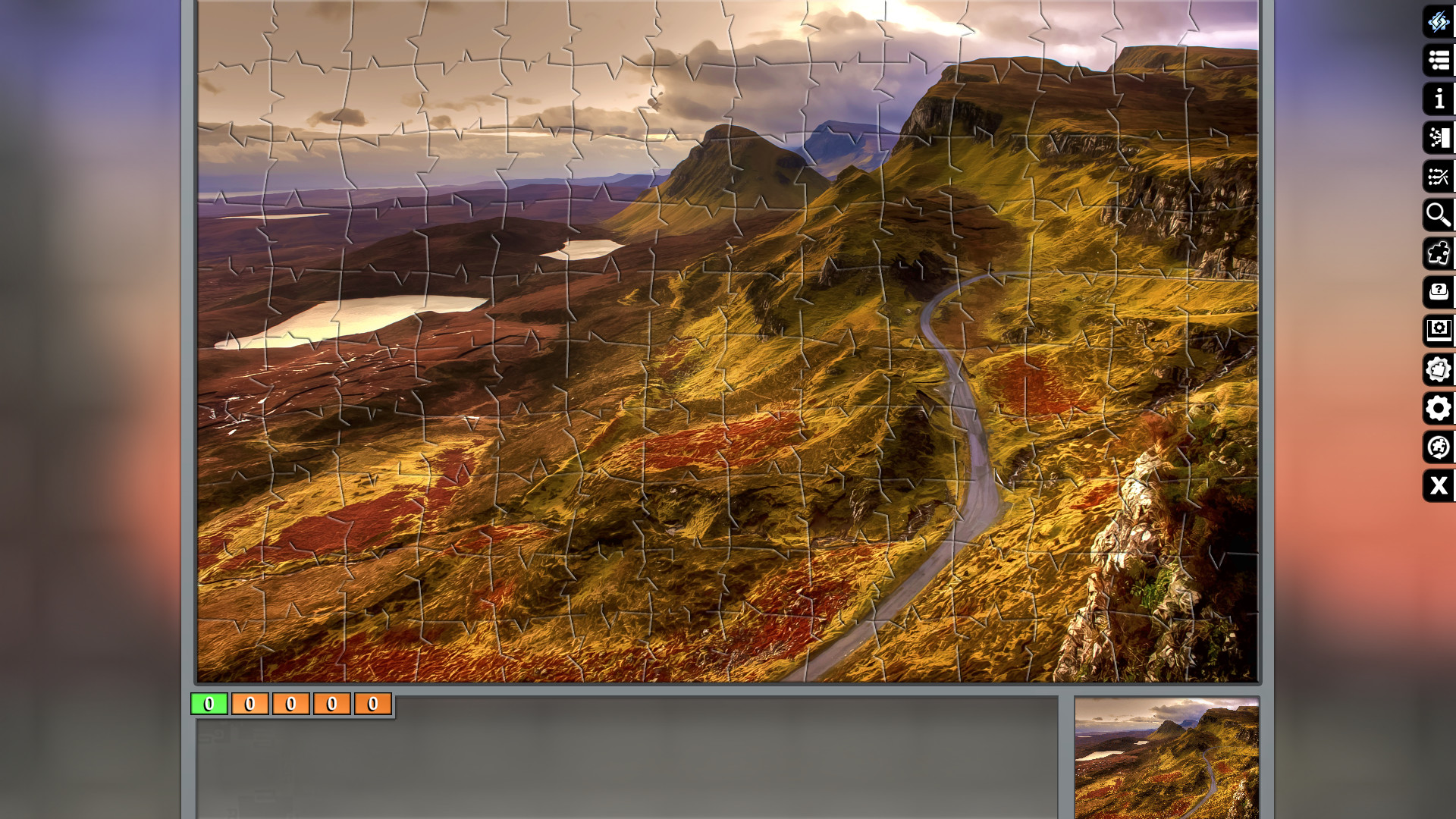The image size is (1456, 819).
Task: View puzzle information
Action: [x=1439, y=99]
